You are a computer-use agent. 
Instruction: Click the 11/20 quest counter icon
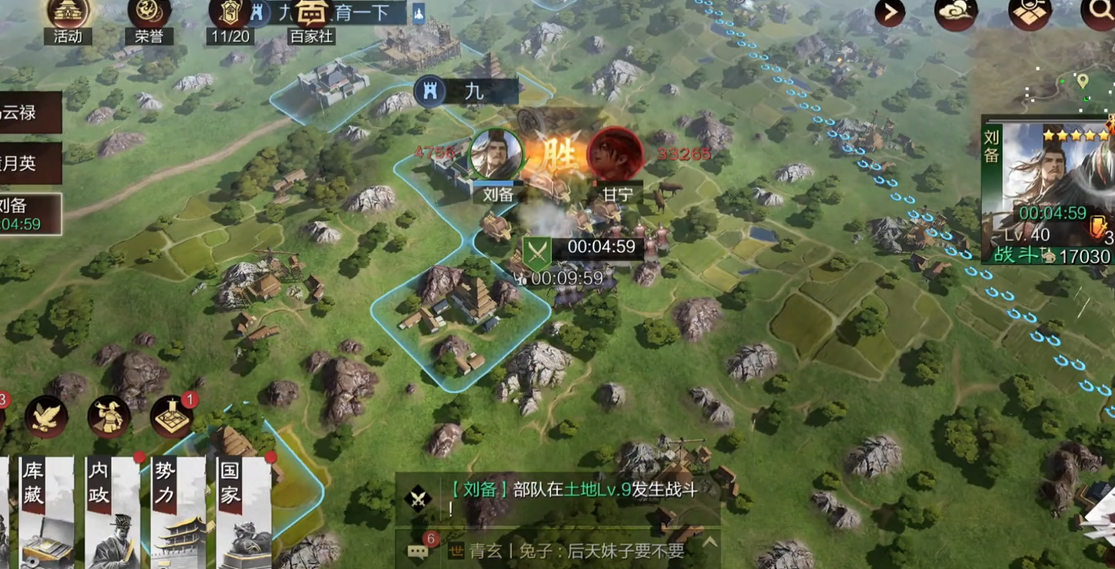(230, 16)
